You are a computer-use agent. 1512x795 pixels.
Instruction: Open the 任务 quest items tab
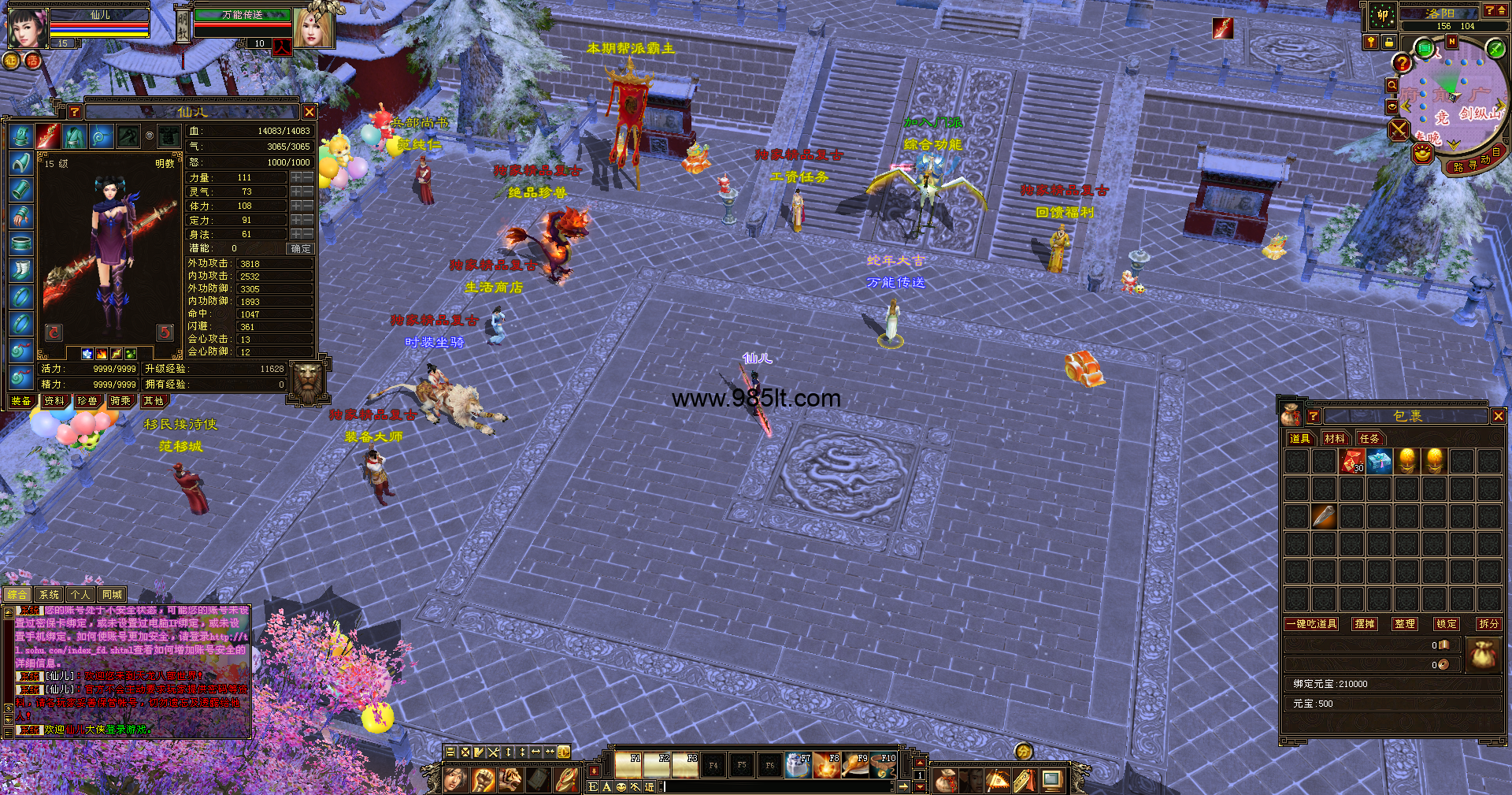click(x=1369, y=439)
